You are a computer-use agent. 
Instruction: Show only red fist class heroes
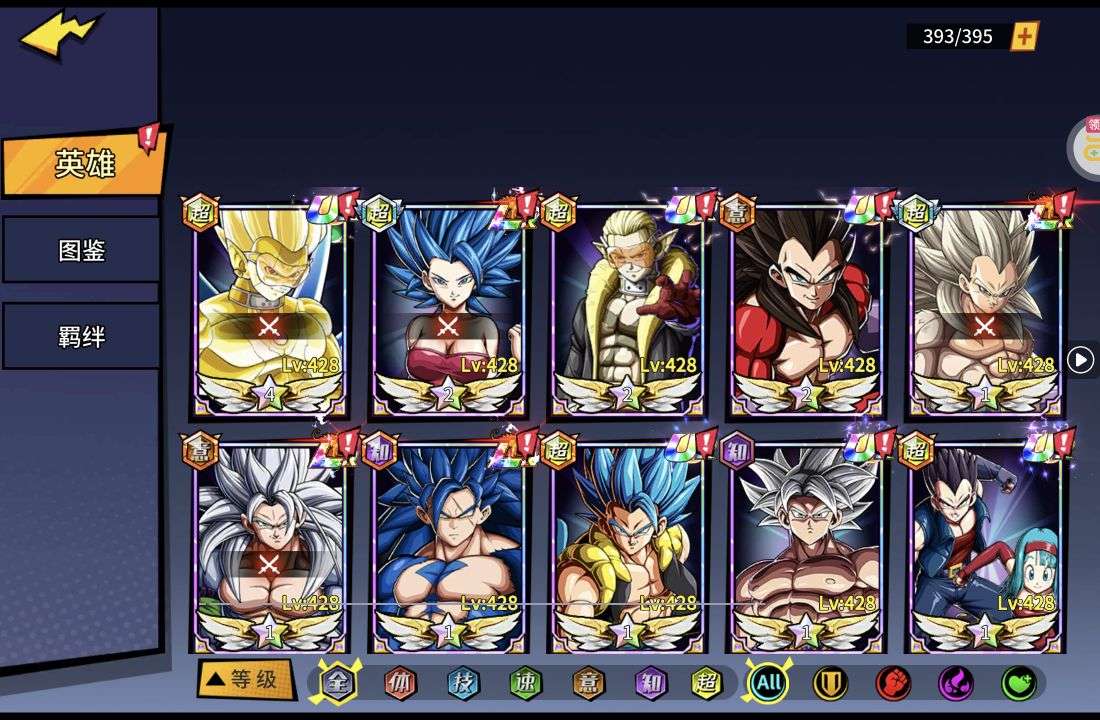pos(893,683)
